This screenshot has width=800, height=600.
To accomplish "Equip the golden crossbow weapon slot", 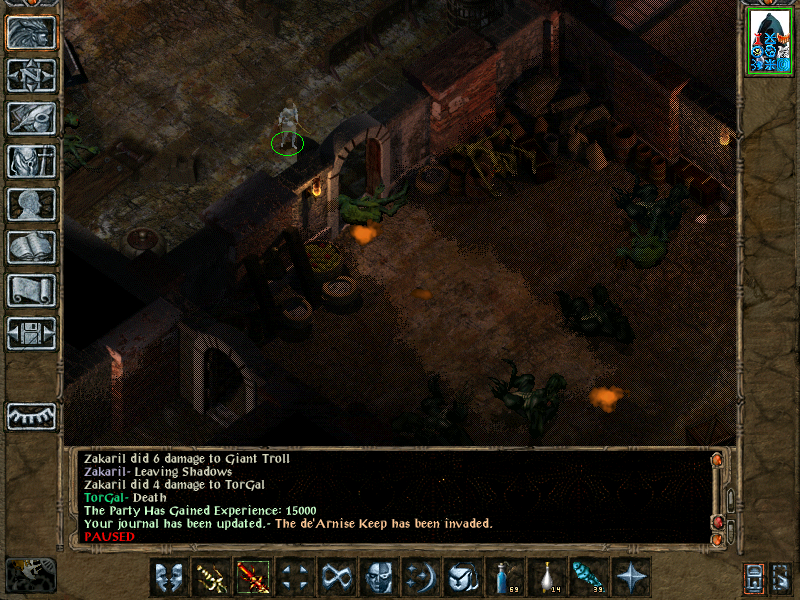I will pos(211,577).
